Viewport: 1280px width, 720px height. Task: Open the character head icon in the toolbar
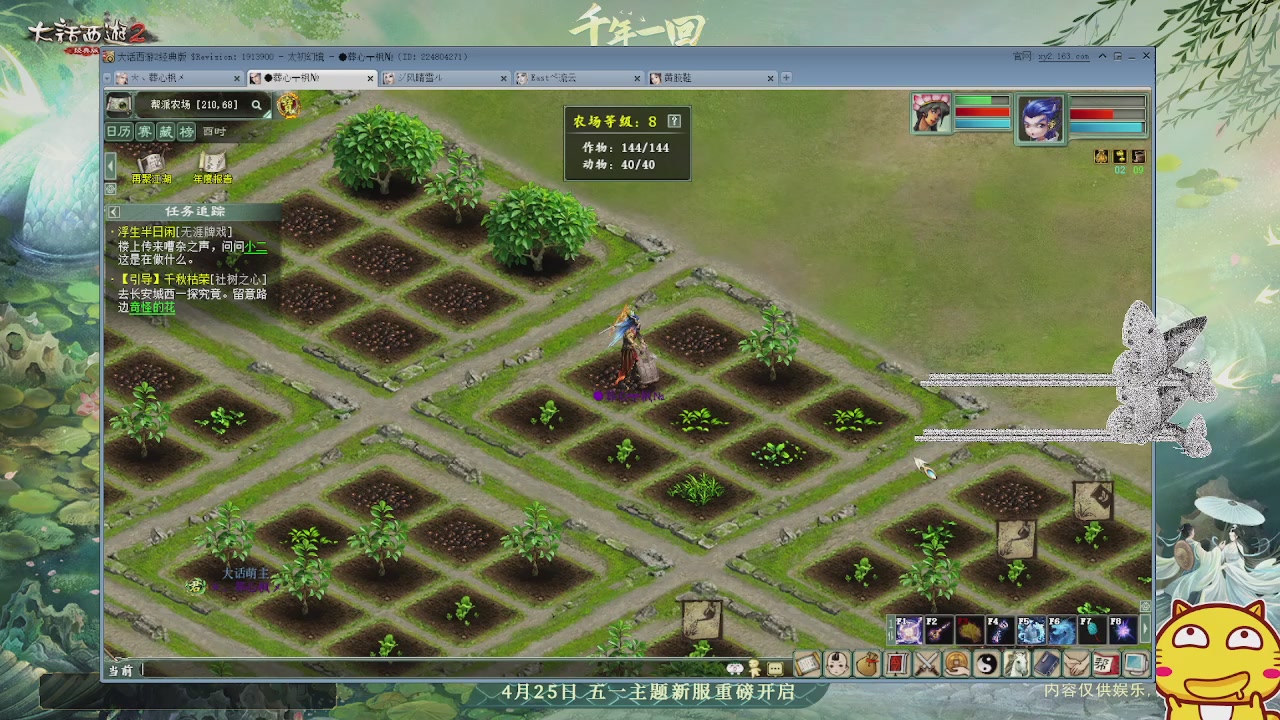pyautogui.click(x=837, y=665)
